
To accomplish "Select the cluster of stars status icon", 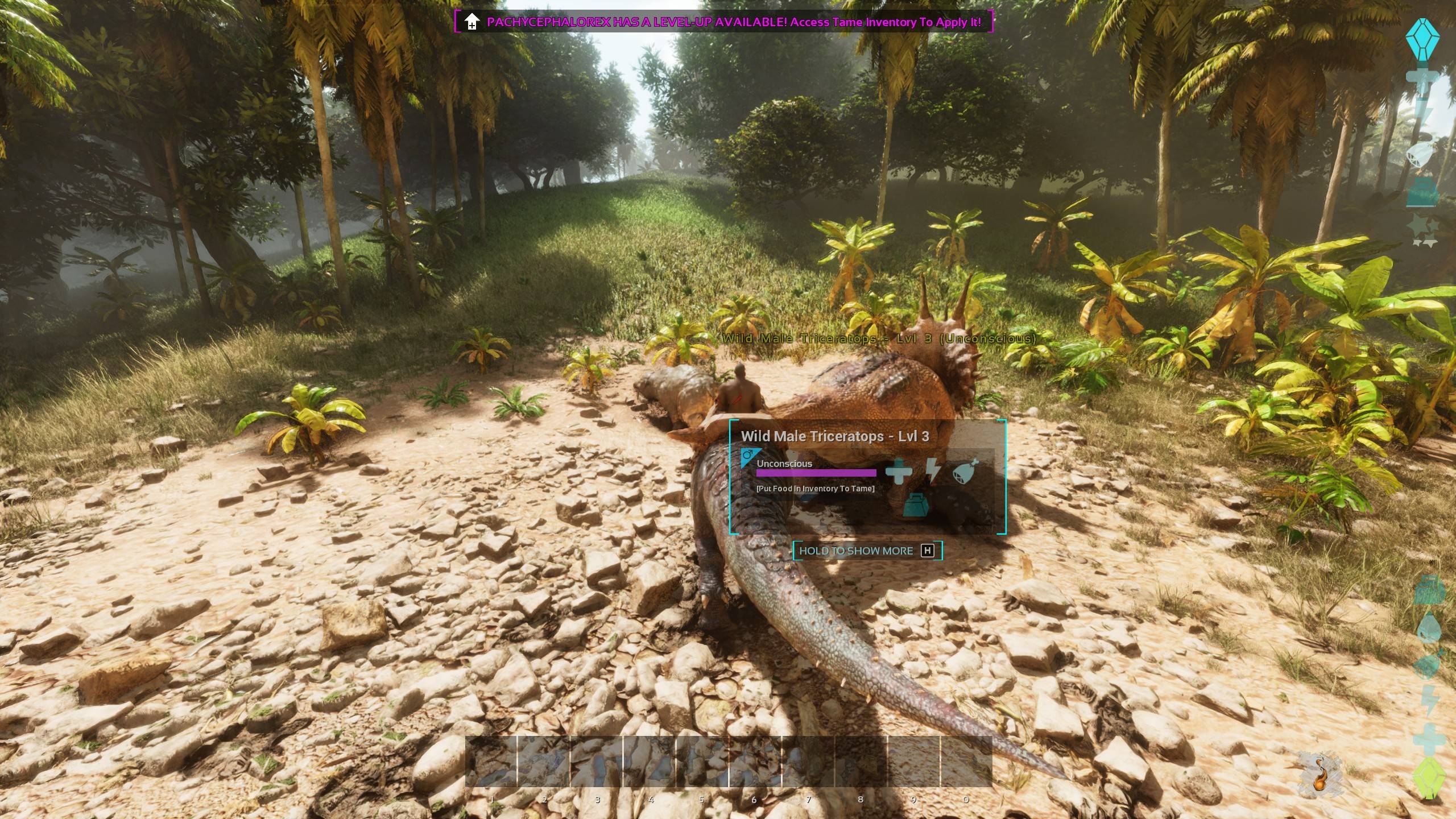I will point(1422,231).
